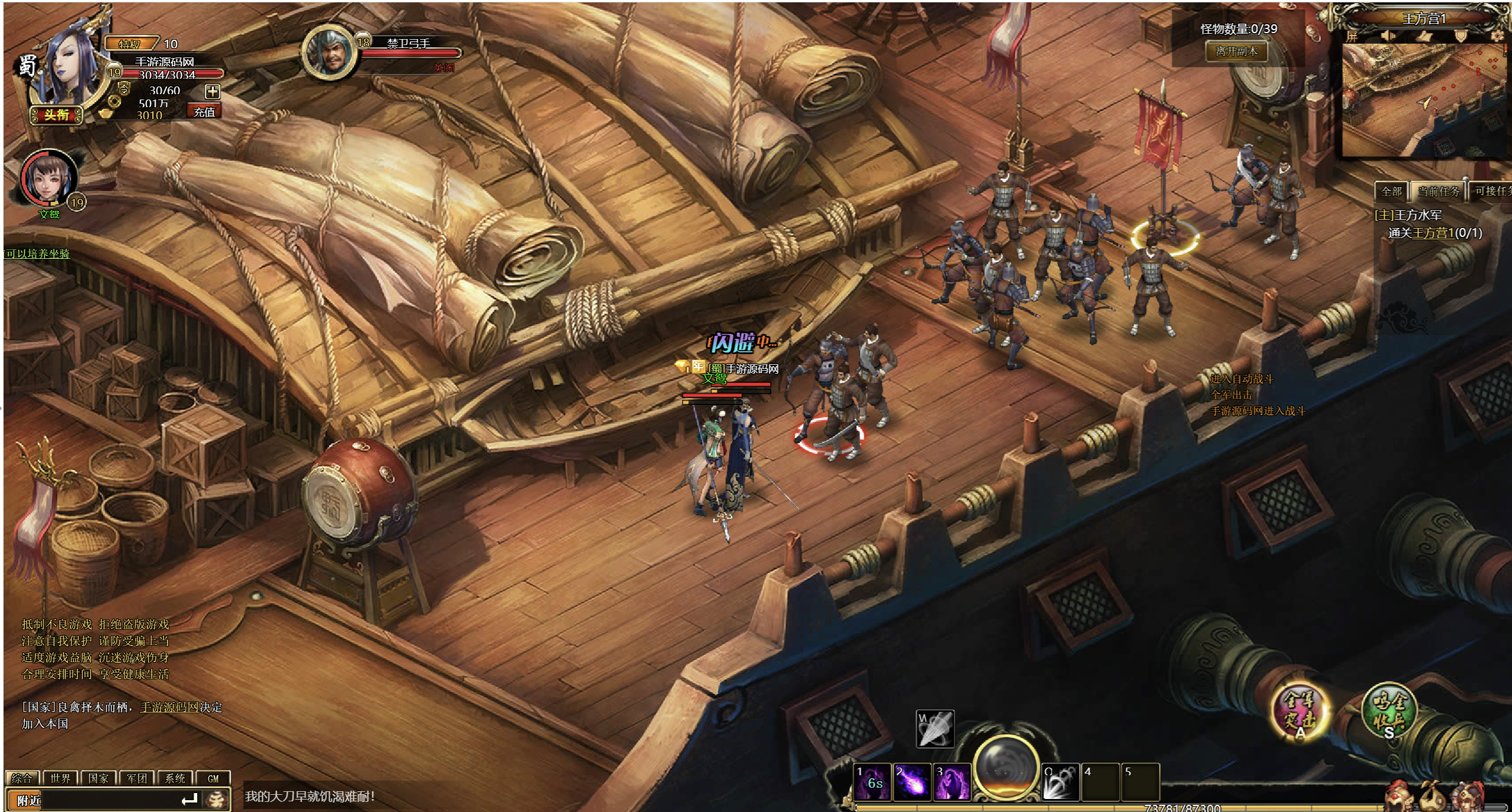Image resolution: width=1512 pixels, height=812 pixels.
Task: Switch to the 当前任务 quest tab
Action: tap(1438, 191)
